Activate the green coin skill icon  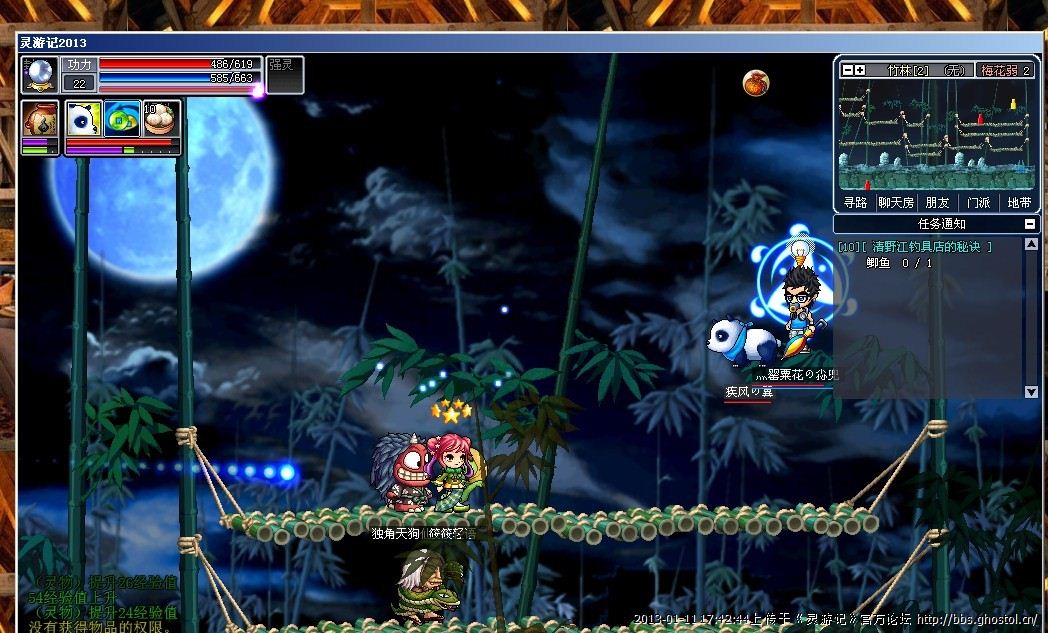point(121,119)
